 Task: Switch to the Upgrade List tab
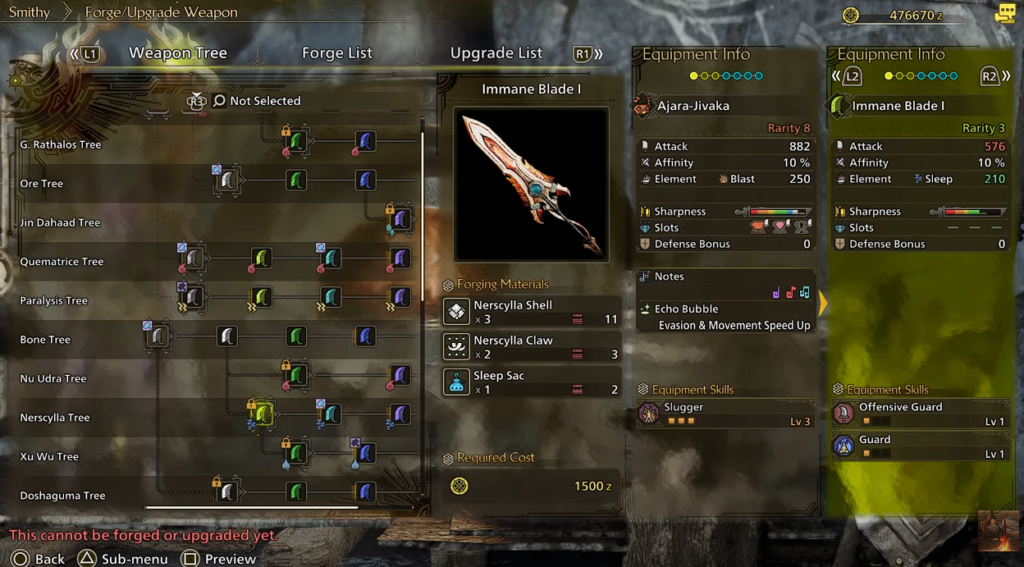click(496, 53)
